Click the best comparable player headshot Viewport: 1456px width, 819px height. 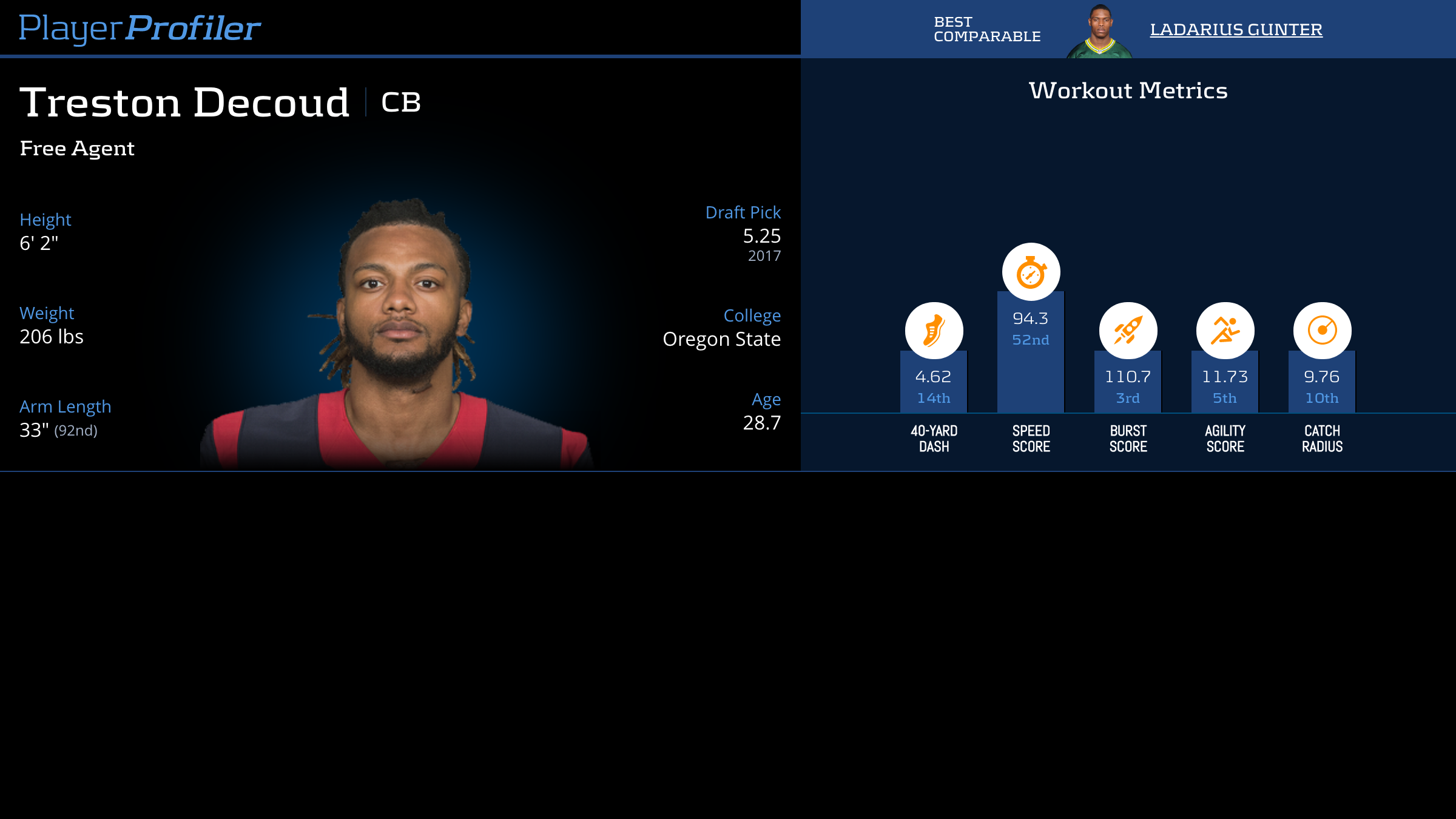[x=1099, y=32]
